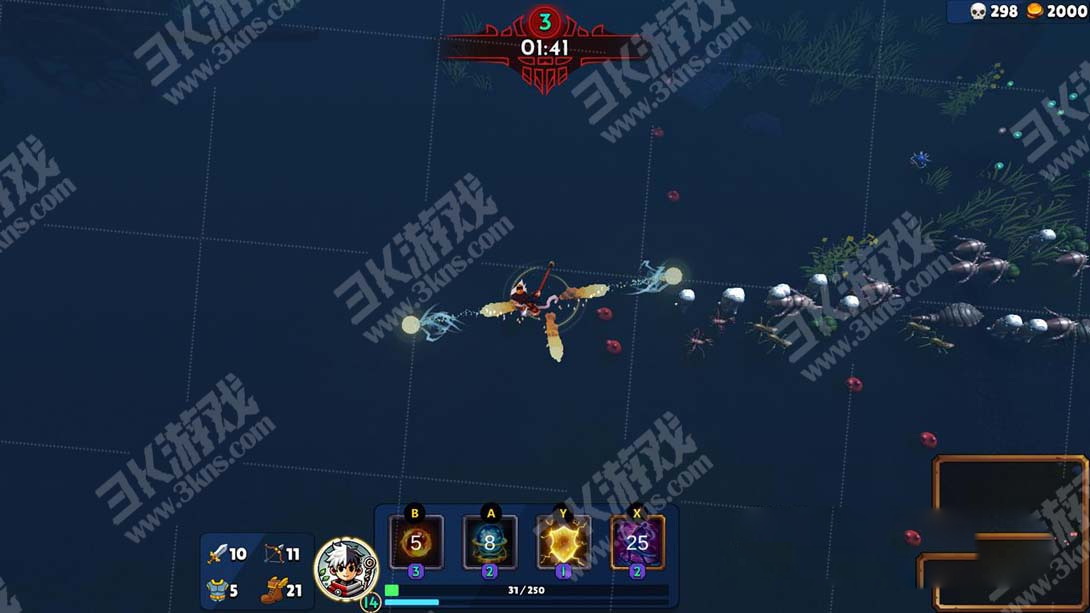Image resolution: width=1090 pixels, height=613 pixels.
Task: Trigger the golden lightning shield ability
Action: pos(563,543)
